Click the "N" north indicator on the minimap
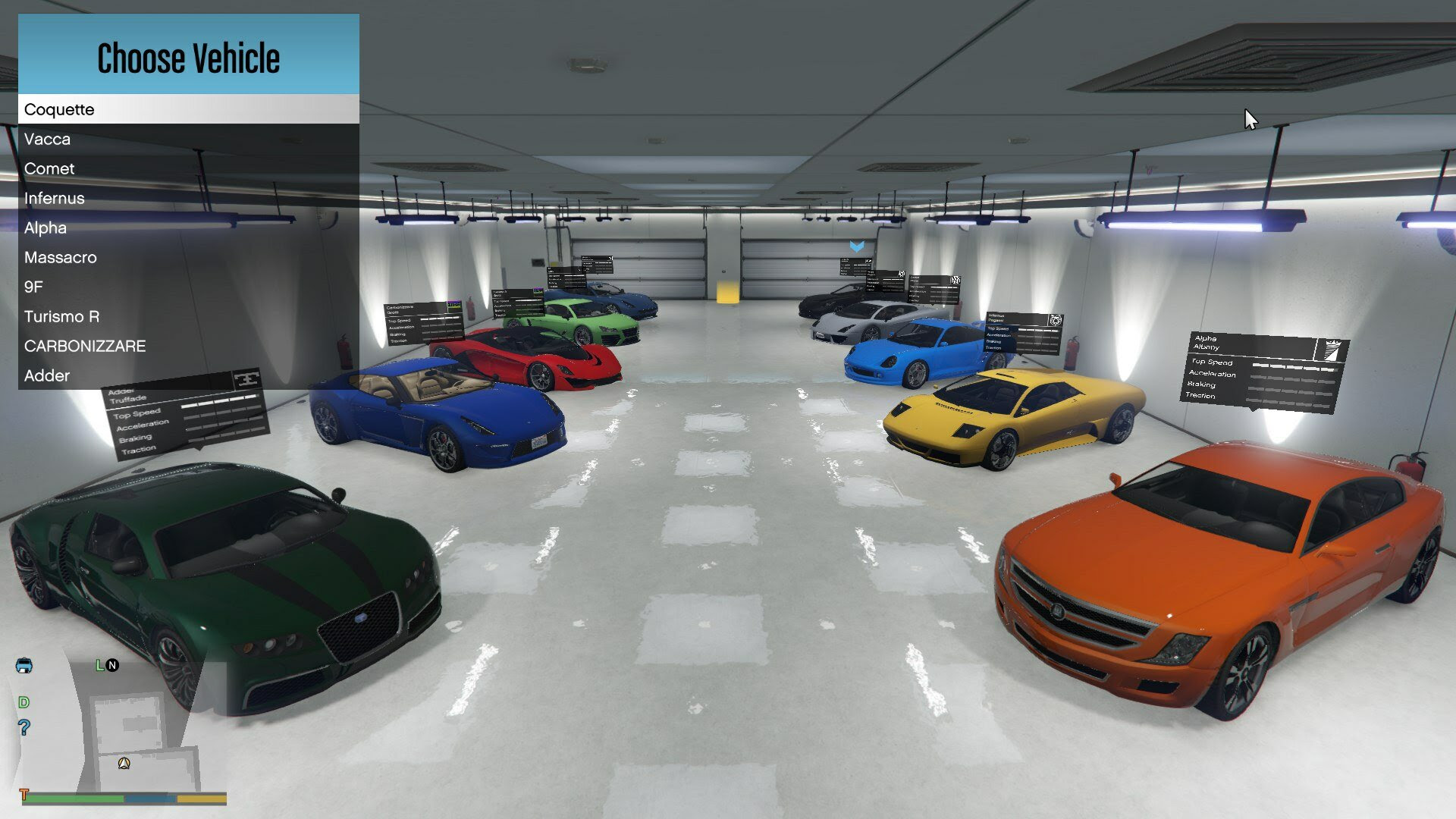The image size is (1456, 819). [x=111, y=666]
